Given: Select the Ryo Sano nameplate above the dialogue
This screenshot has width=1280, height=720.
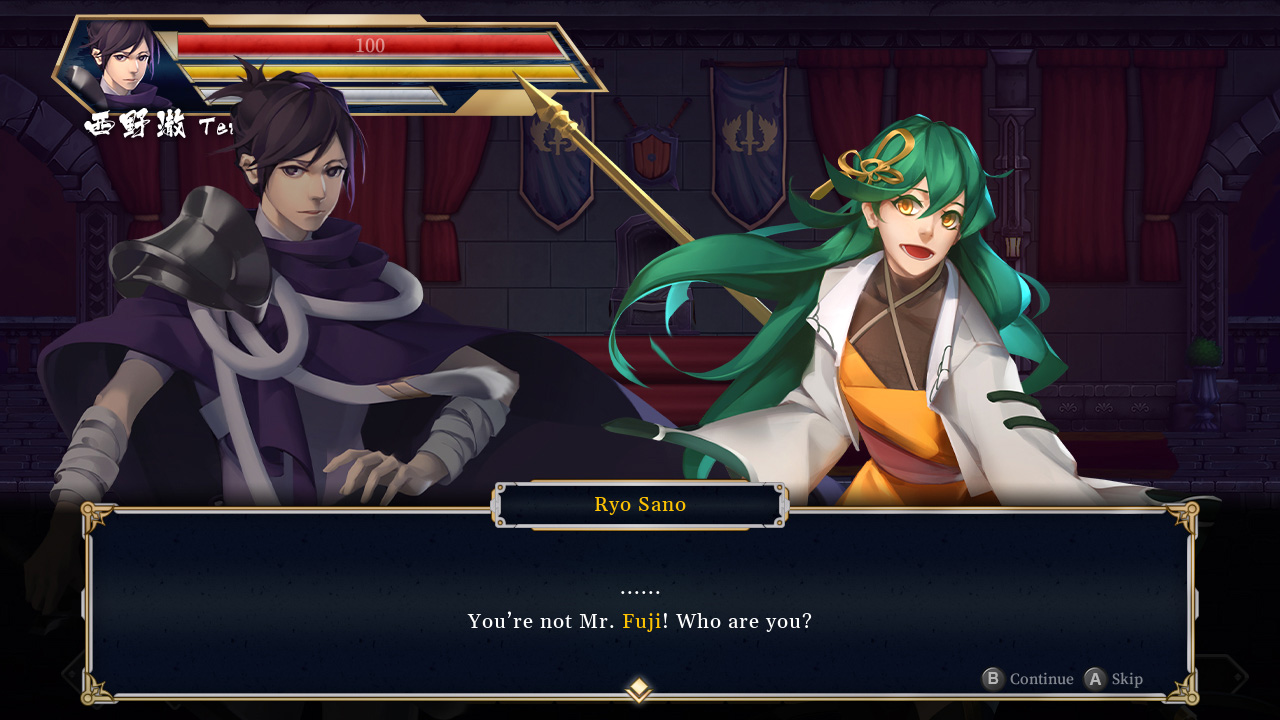Looking at the screenshot, I should pos(639,504).
